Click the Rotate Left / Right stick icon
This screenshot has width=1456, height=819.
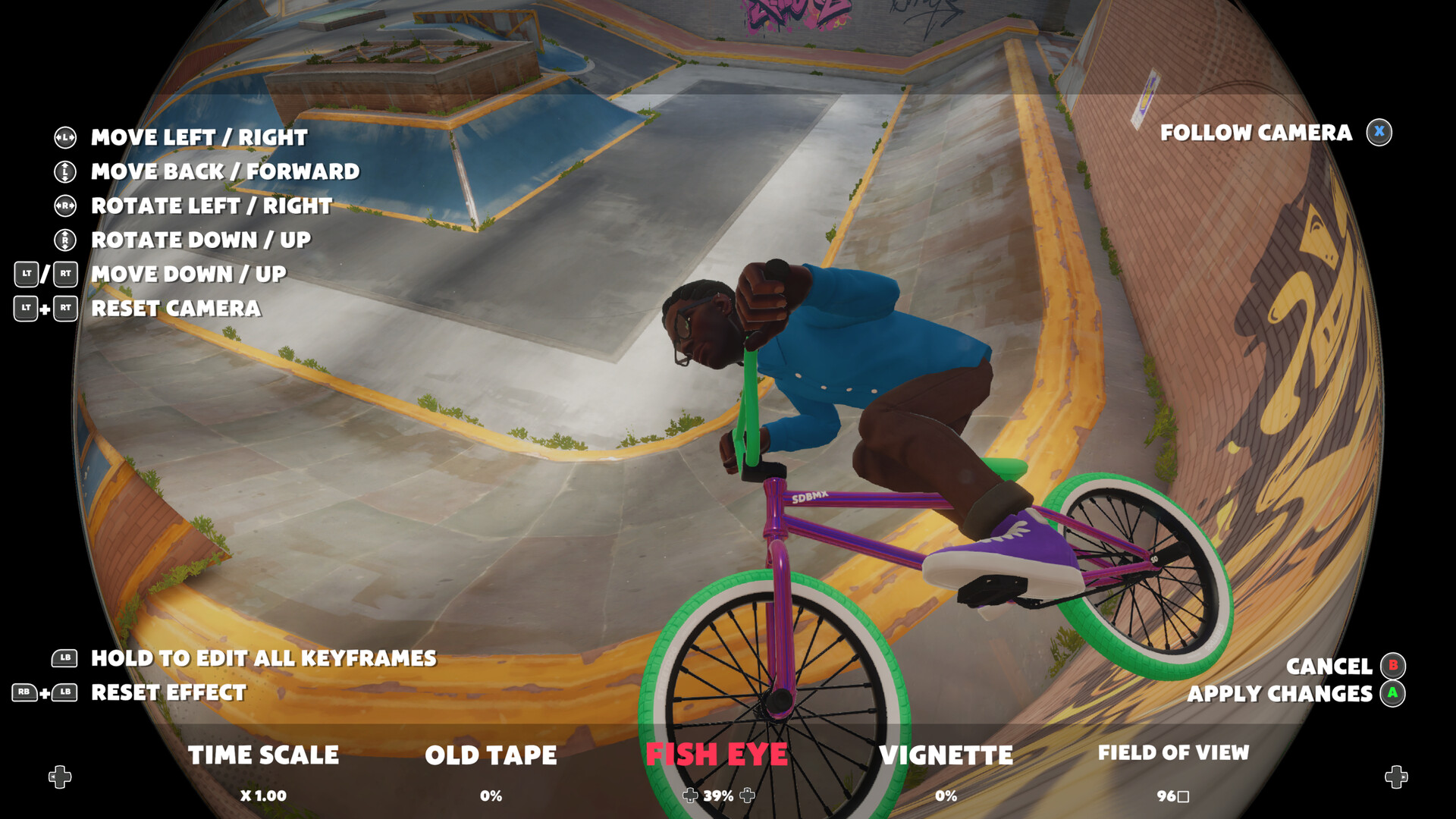[64, 206]
